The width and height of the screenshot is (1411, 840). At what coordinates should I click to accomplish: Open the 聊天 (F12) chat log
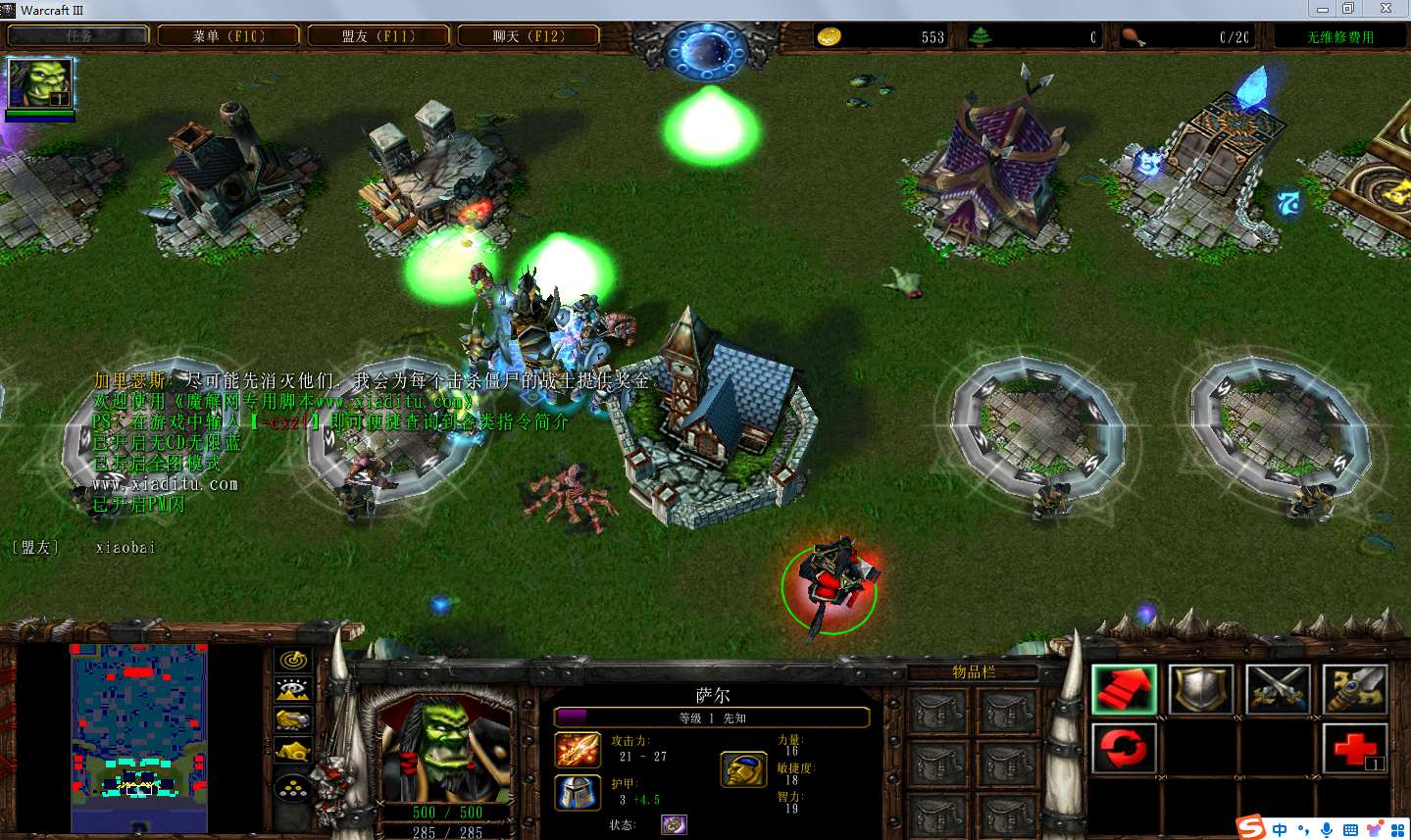(529, 36)
